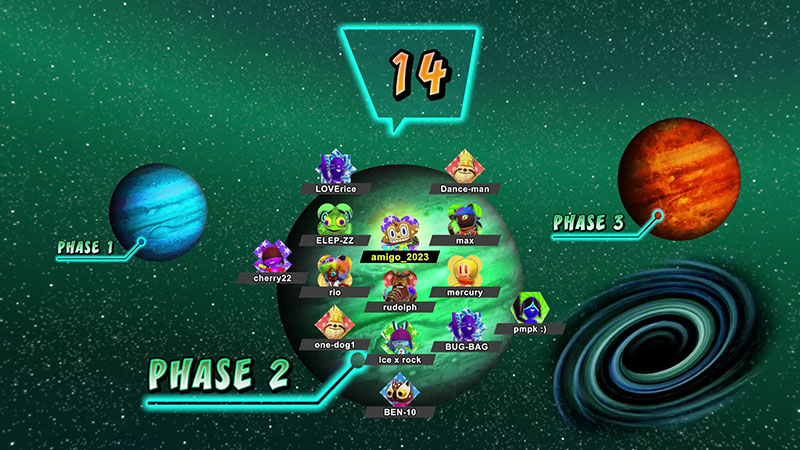Click the one-dog1 player icon
800x450 pixels.
tap(332, 324)
